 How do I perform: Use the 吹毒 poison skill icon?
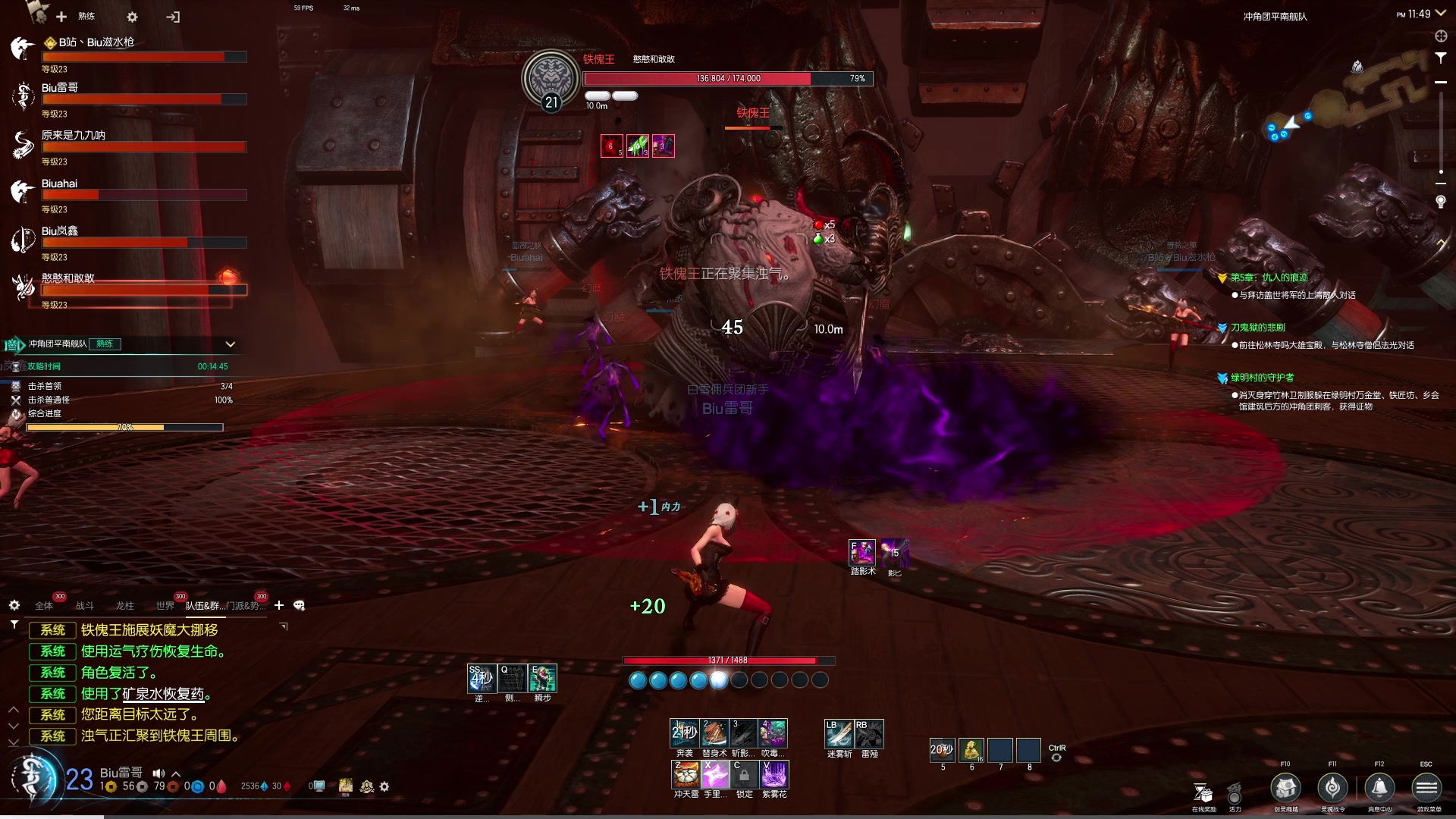coord(773,733)
